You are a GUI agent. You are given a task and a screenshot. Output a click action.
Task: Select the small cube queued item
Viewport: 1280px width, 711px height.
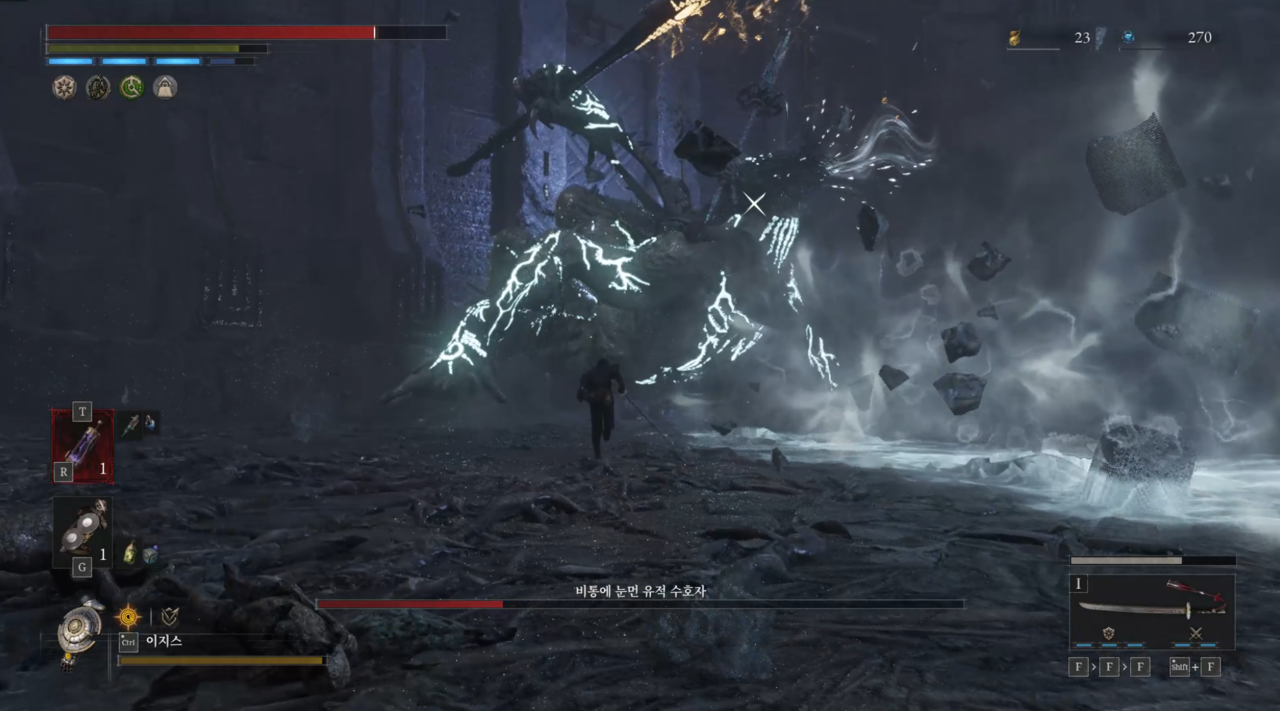149,554
